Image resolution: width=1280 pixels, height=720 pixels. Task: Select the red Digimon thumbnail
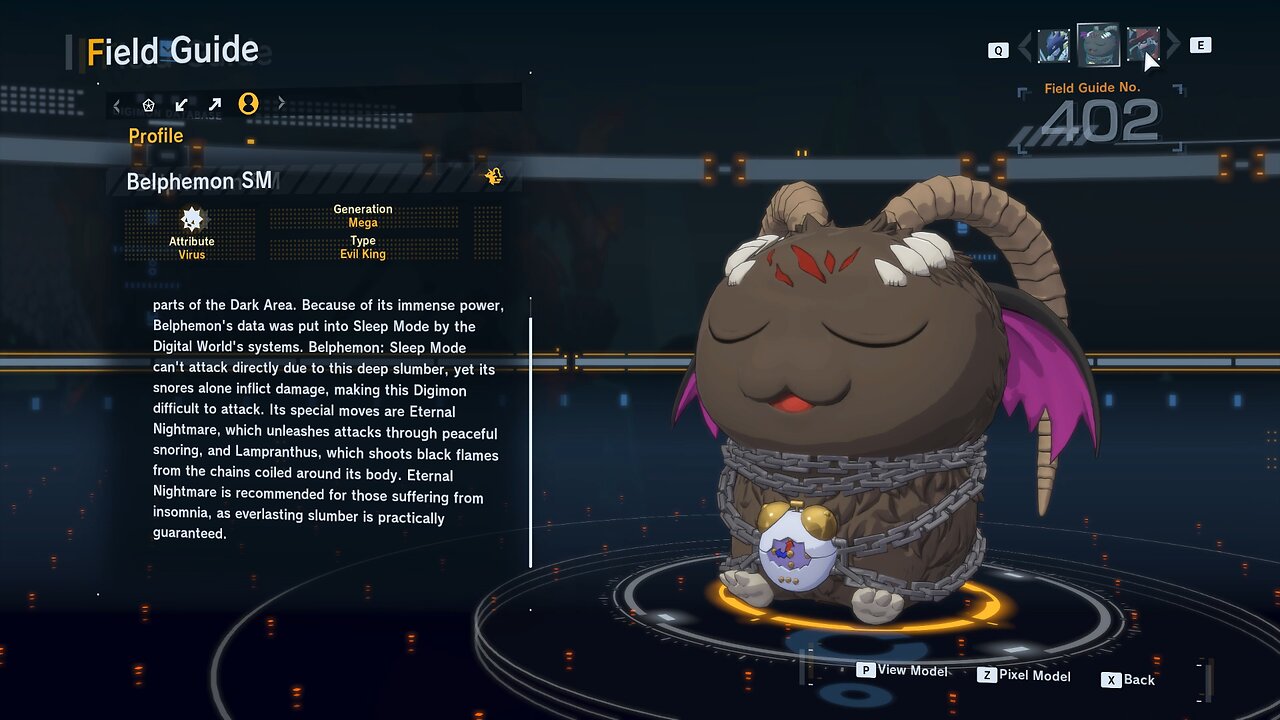click(1143, 46)
